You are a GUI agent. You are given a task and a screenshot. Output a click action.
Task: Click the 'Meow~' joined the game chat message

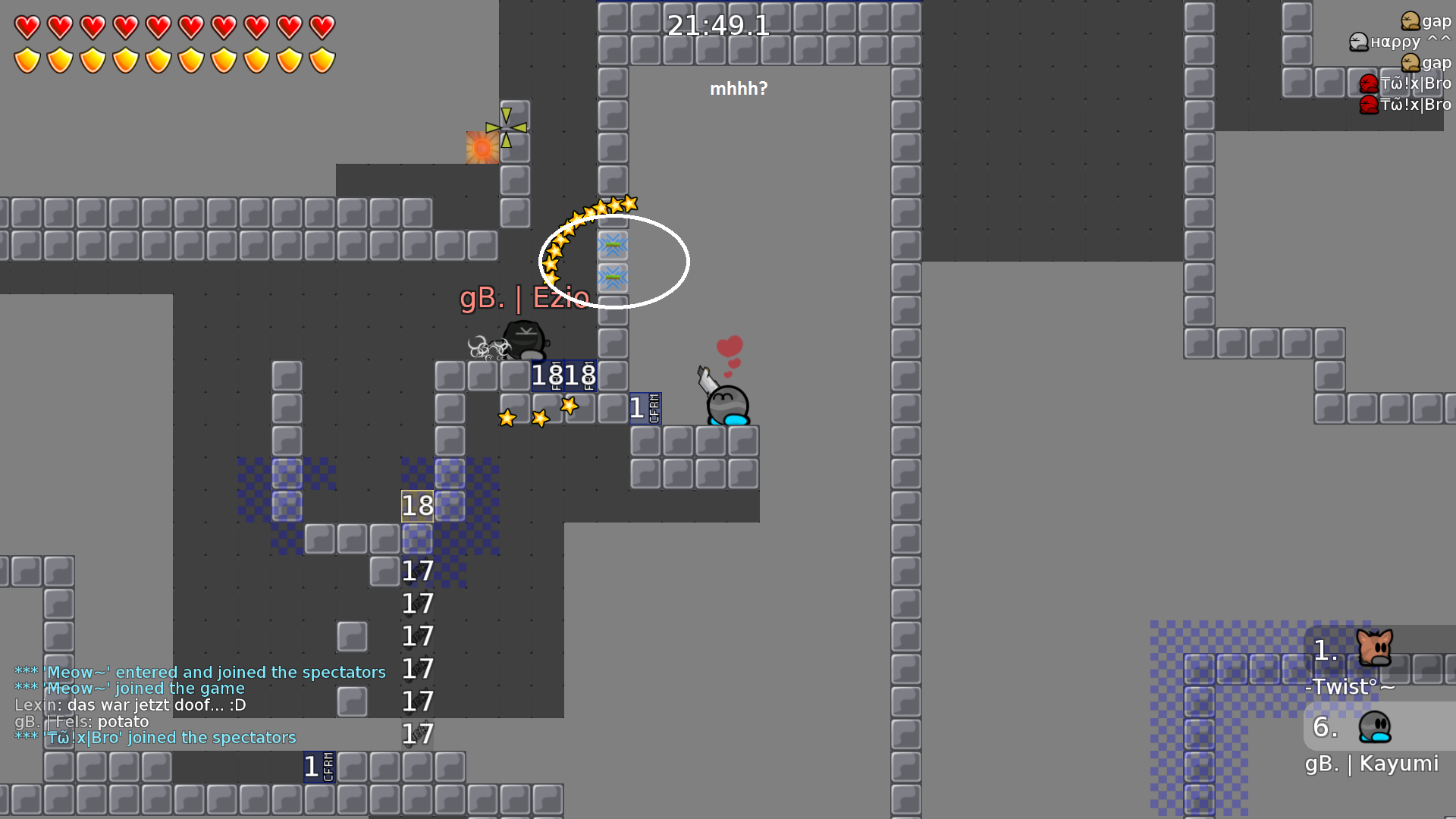coord(130,688)
